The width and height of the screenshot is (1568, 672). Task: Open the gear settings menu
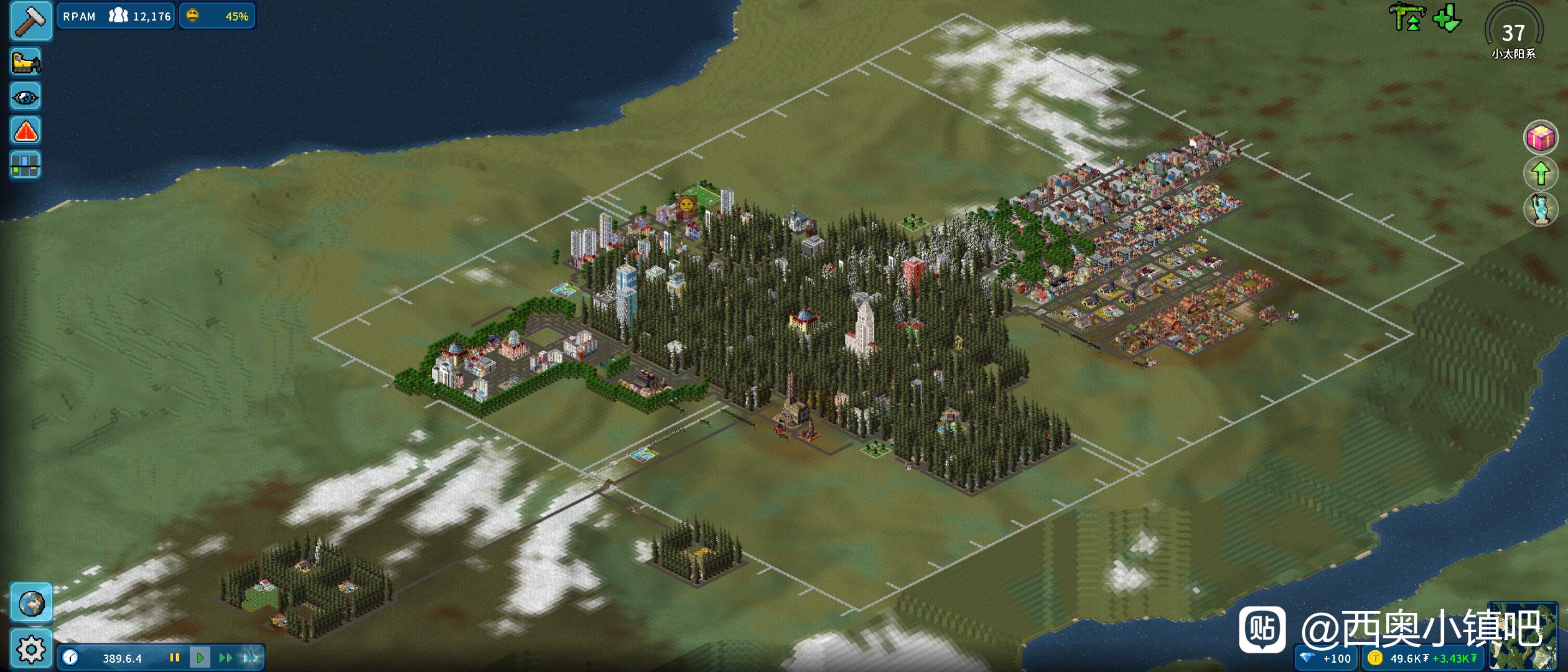point(30,650)
